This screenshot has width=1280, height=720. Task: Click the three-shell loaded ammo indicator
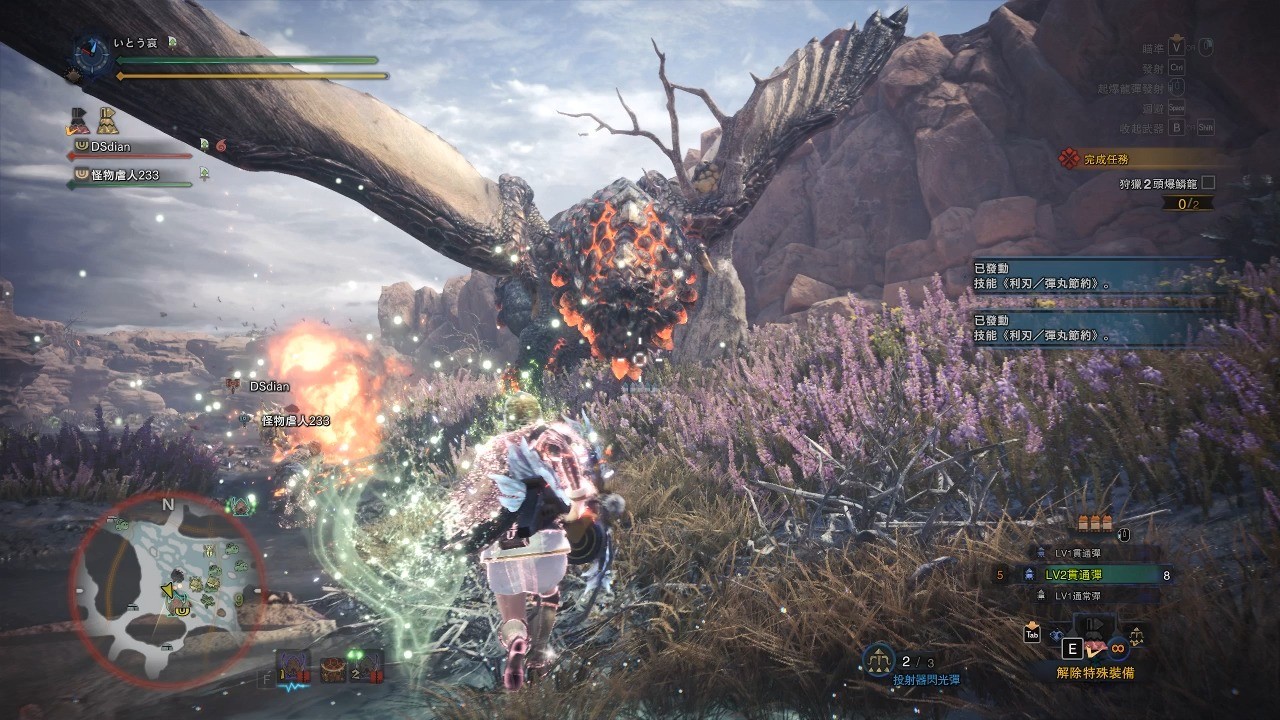1096,524
